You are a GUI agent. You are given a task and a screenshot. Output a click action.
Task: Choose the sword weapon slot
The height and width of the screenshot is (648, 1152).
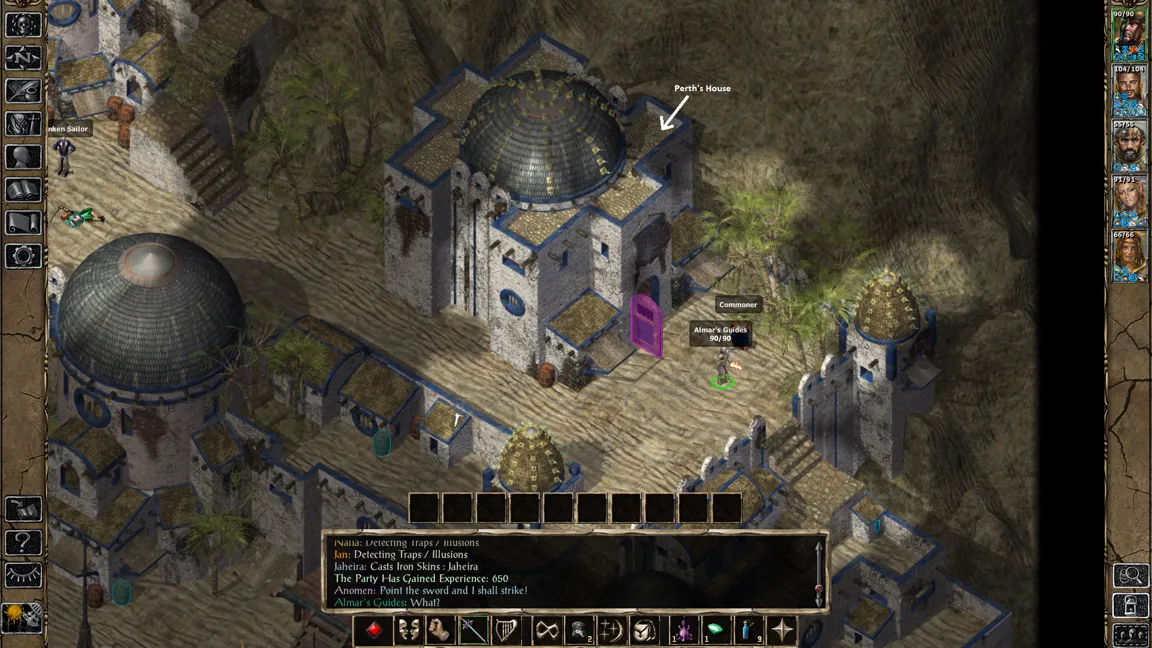click(x=473, y=630)
